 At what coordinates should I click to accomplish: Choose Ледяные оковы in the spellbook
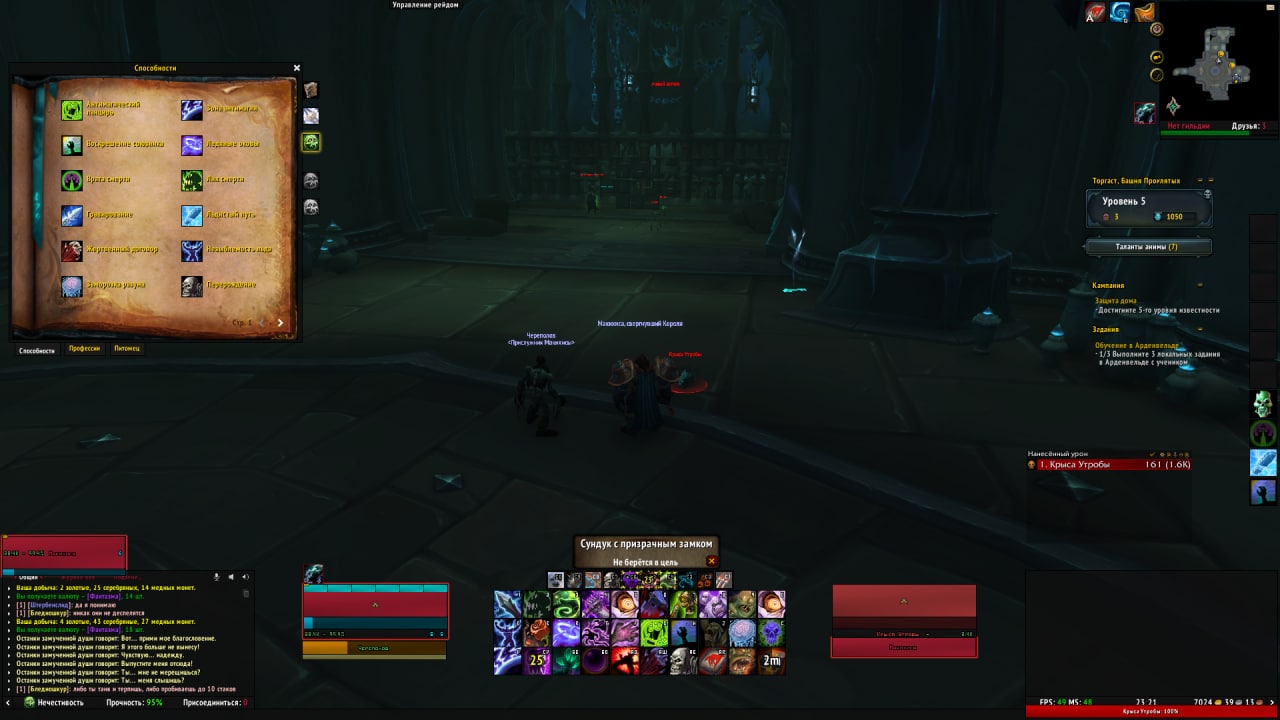[x=192, y=145]
